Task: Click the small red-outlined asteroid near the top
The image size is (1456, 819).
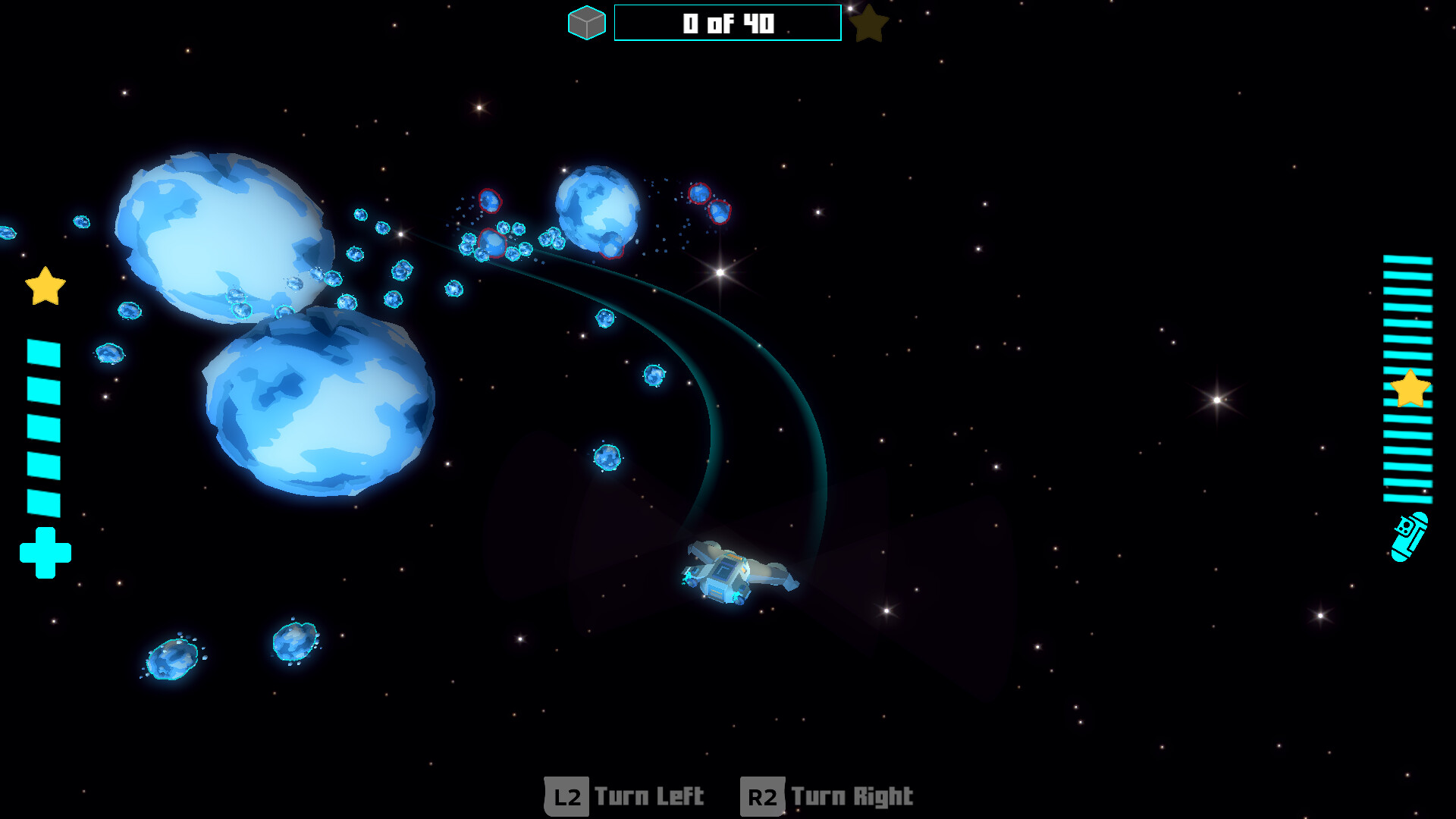Action: [x=489, y=202]
